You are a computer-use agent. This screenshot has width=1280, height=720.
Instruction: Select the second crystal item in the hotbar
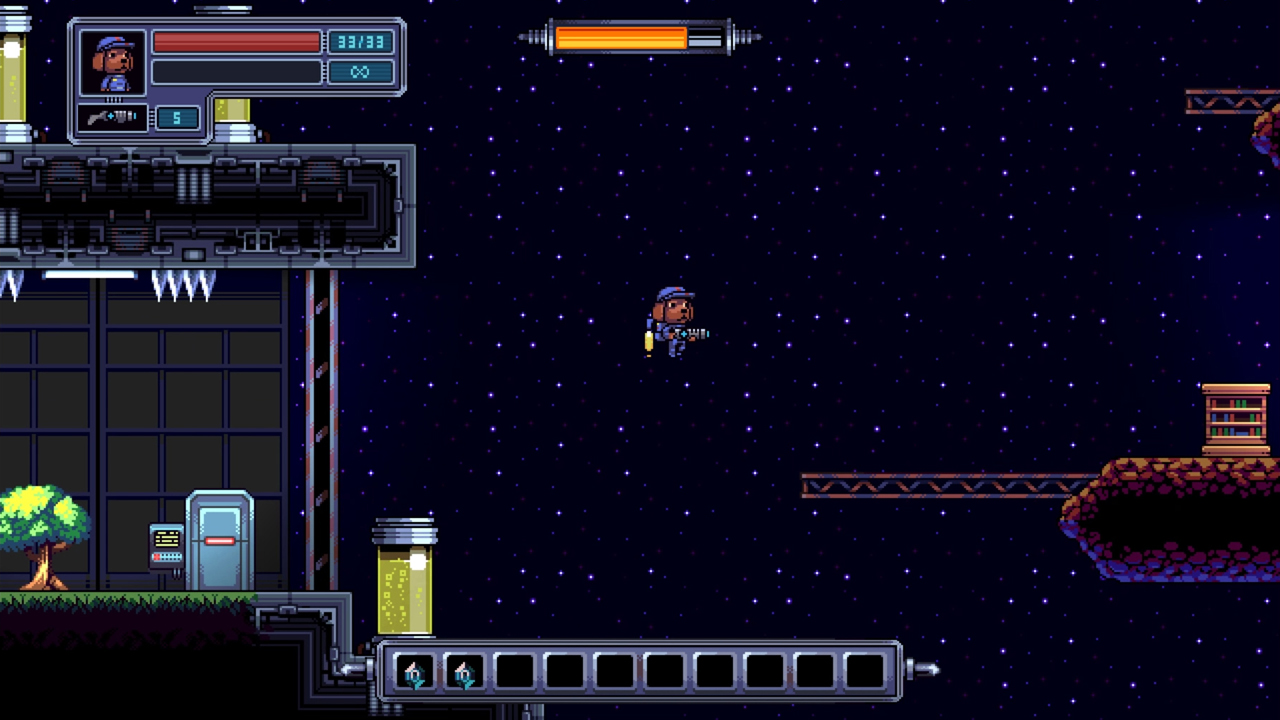click(463, 672)
